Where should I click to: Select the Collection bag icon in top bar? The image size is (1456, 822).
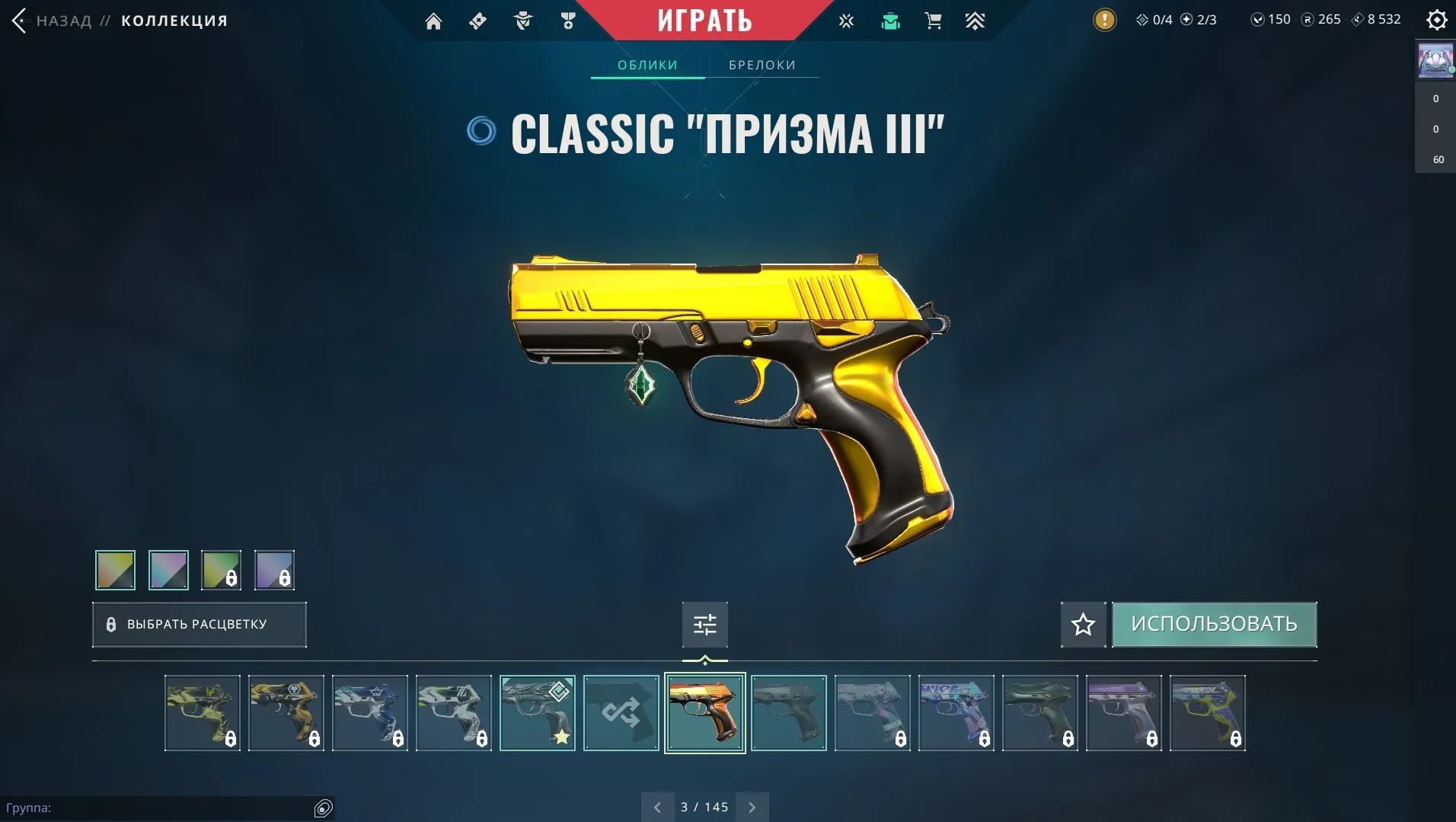coord(891,21)
